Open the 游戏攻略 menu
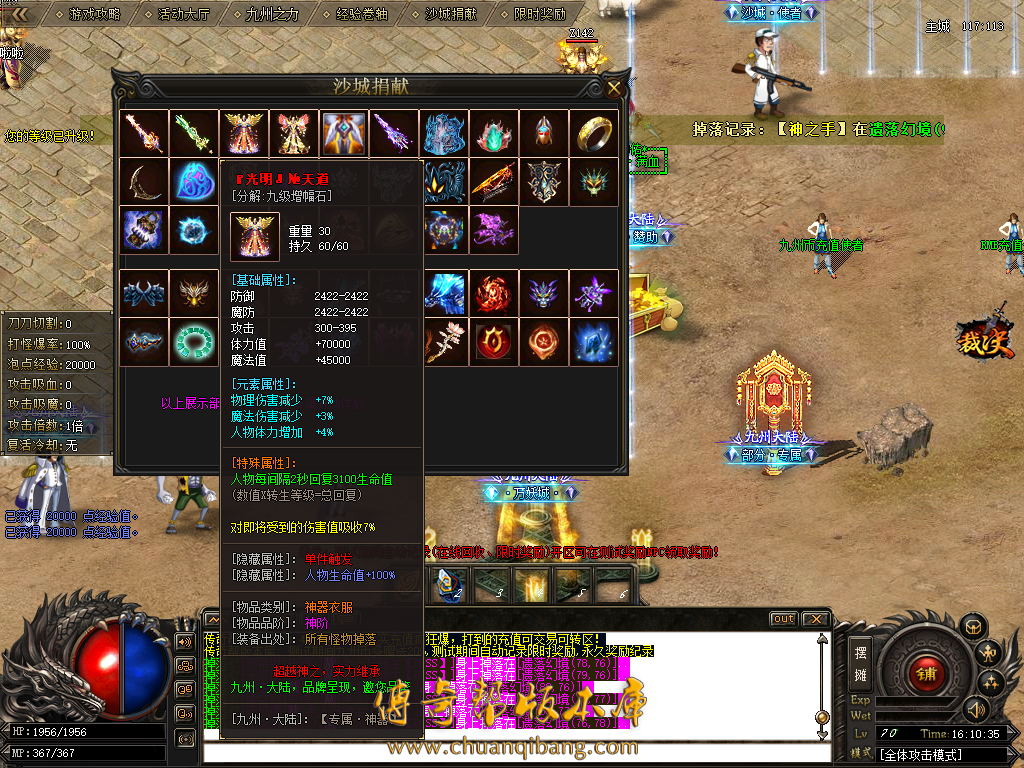The image size is (1024, 768). click(94, 15)
